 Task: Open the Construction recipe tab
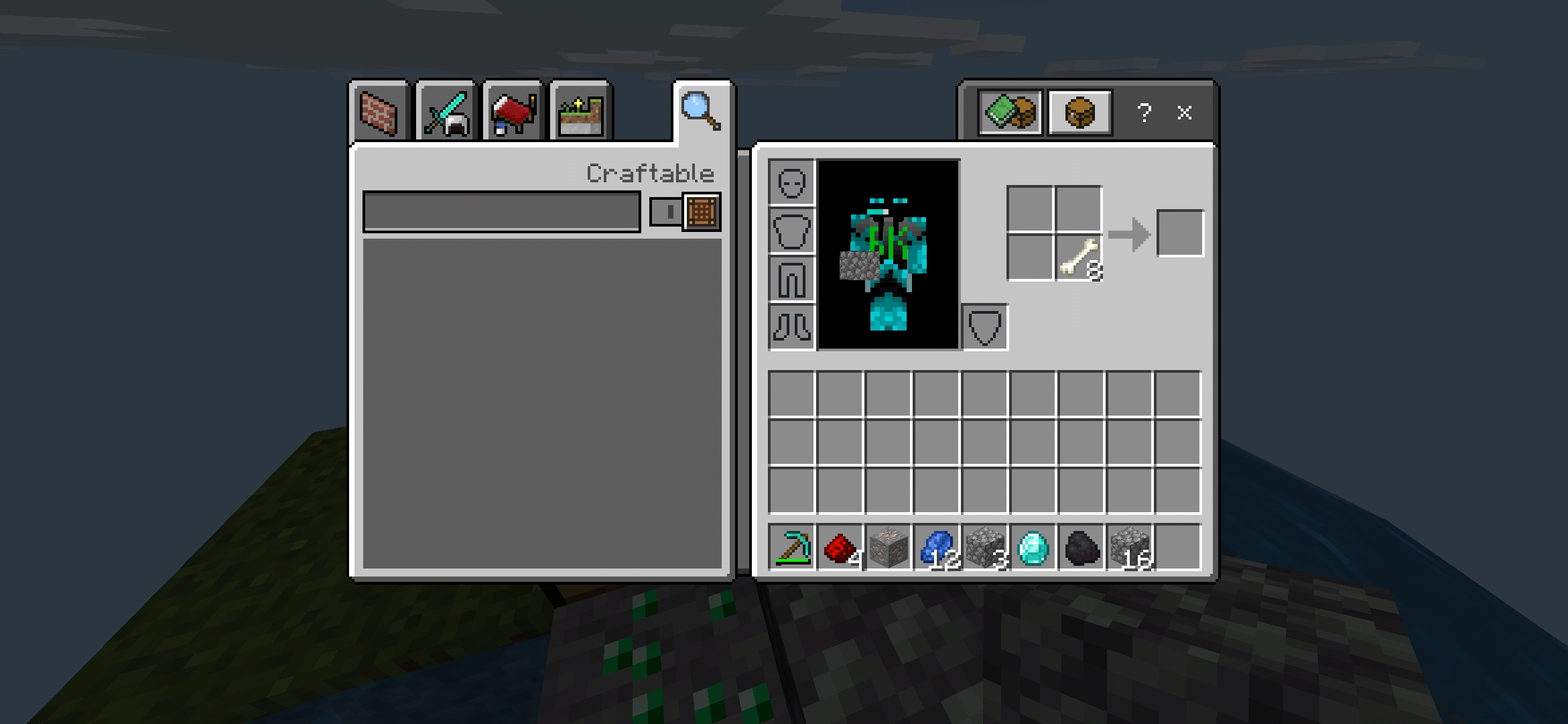379,113
